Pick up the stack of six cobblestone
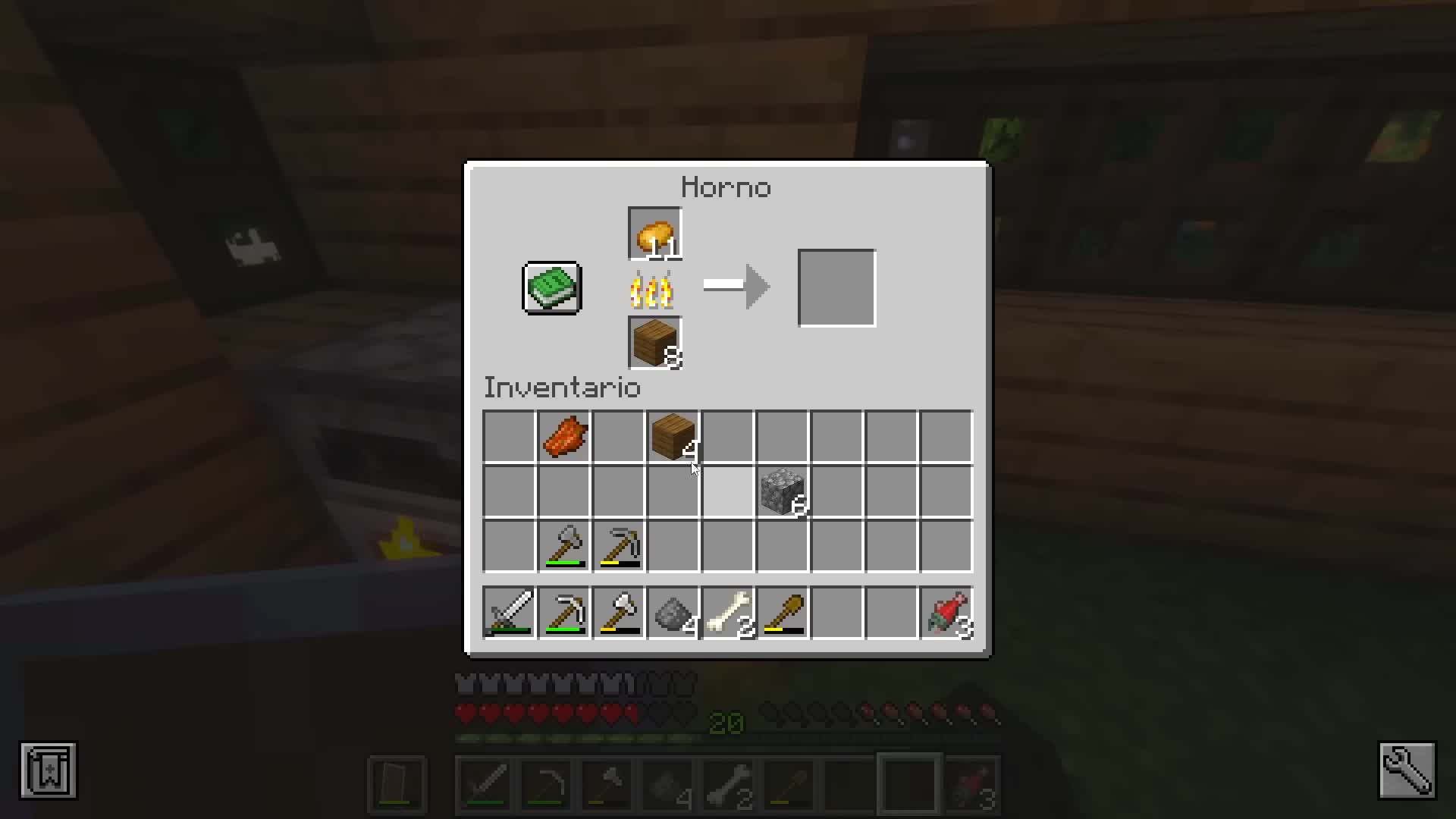The height and width of the screenshot is (819, 1456). pos(782,491)
